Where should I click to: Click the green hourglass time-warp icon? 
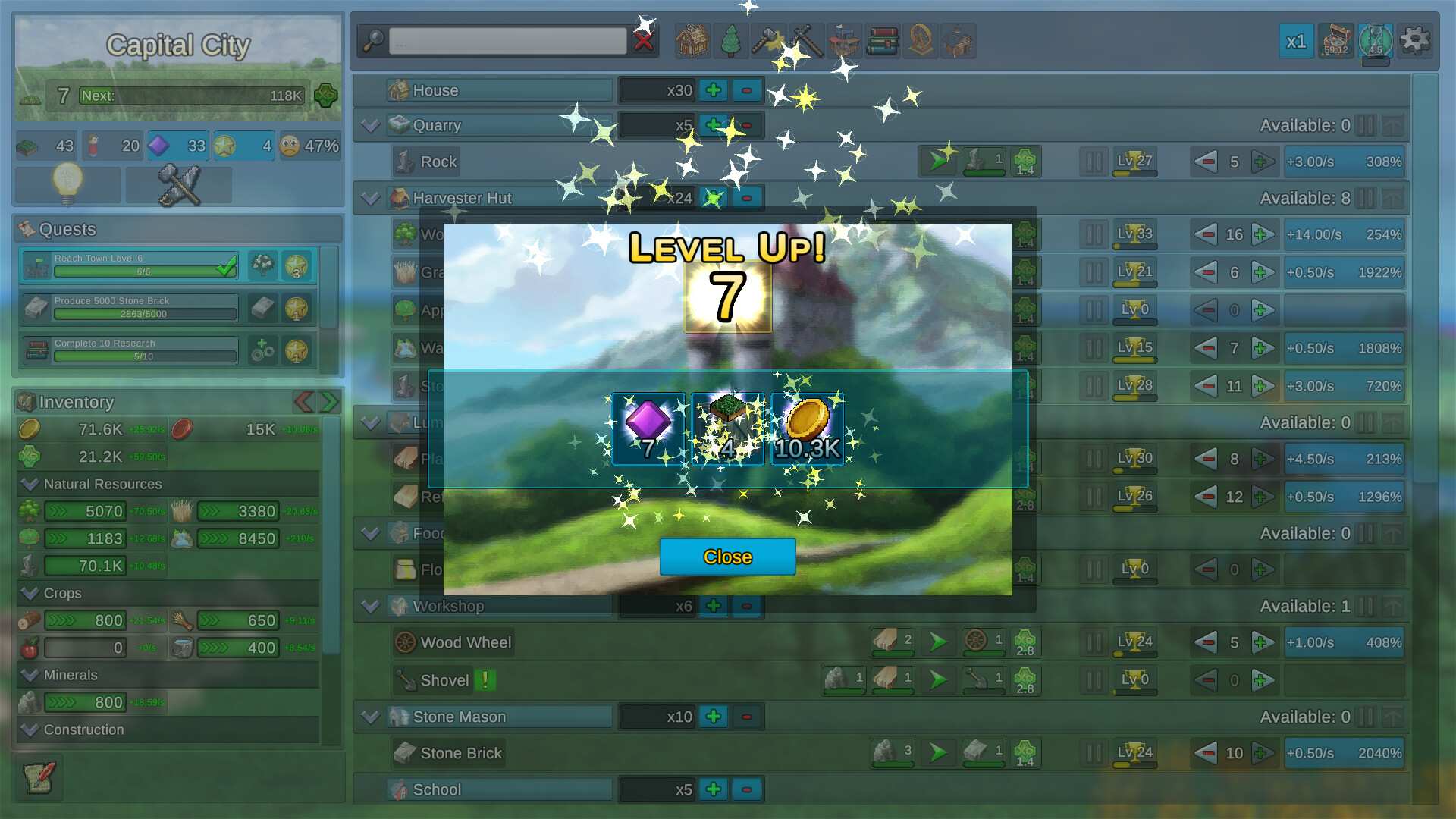[1374, 42]
